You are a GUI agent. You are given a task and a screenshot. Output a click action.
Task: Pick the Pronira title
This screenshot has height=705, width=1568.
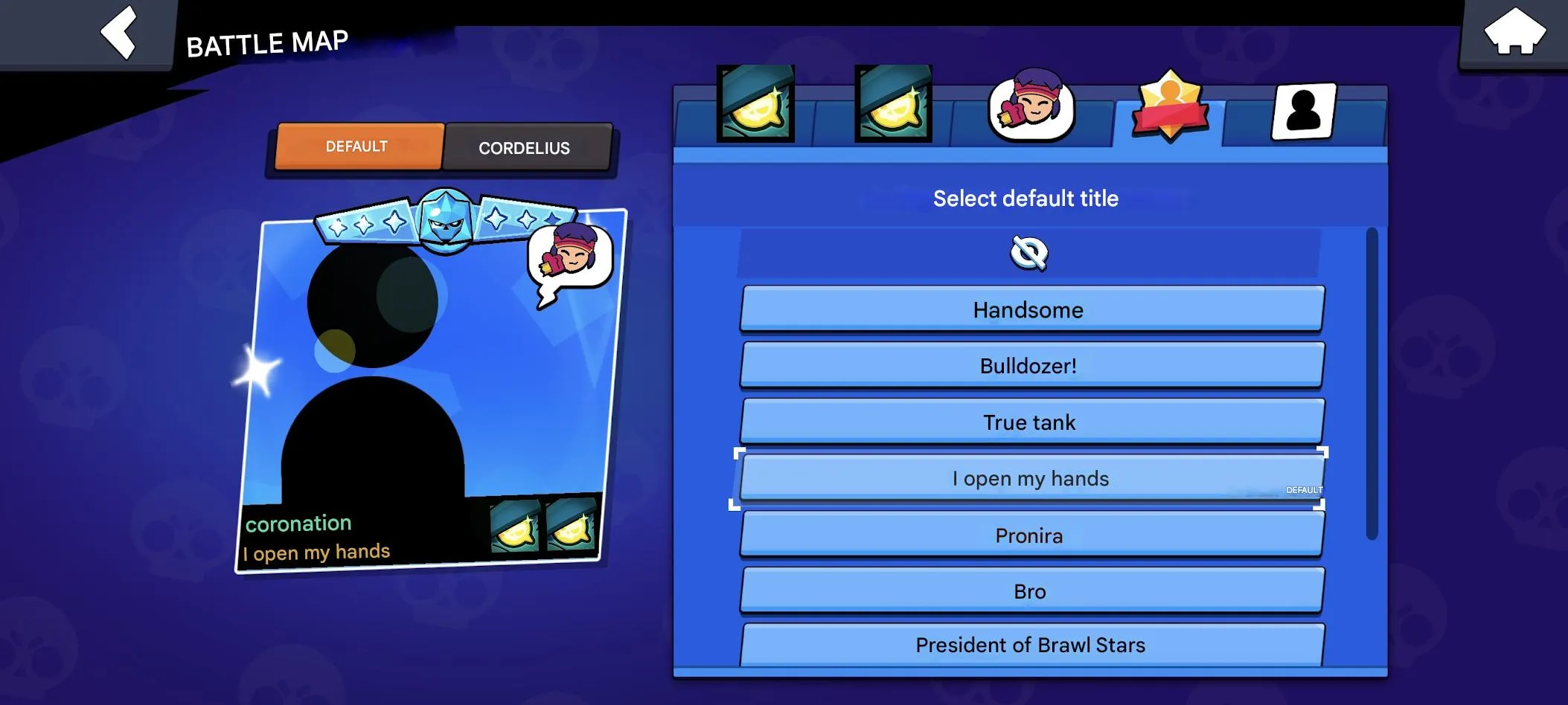[1031, 535]
